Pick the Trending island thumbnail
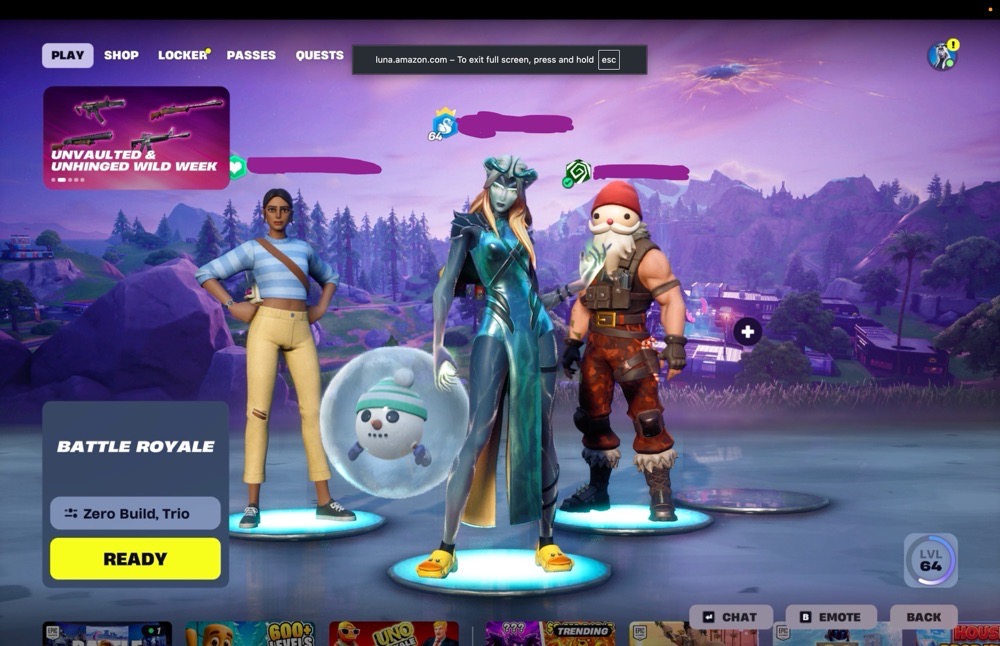The image size is (1000, 646). click(550, 633)
